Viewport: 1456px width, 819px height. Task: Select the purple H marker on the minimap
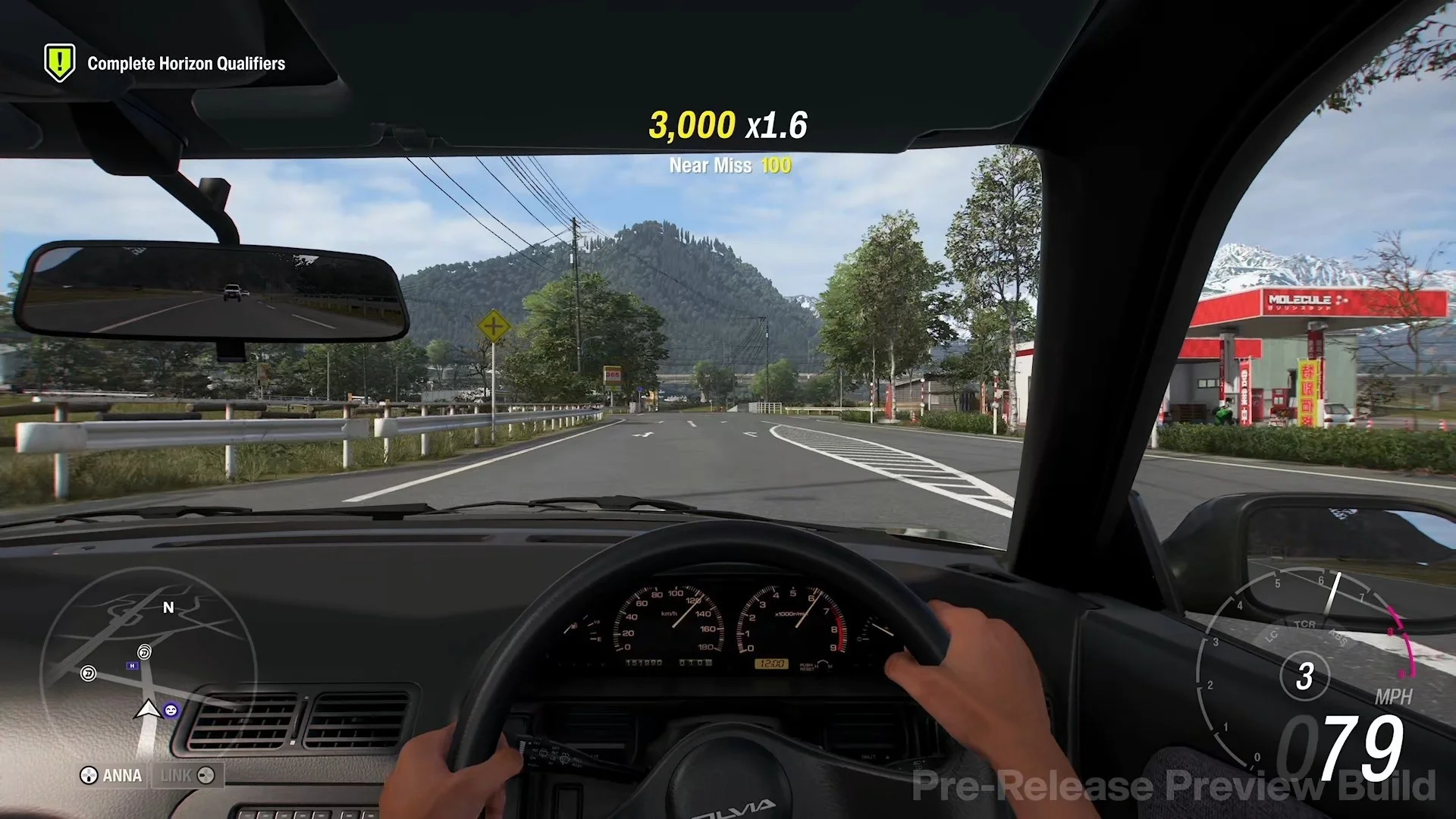133,666
